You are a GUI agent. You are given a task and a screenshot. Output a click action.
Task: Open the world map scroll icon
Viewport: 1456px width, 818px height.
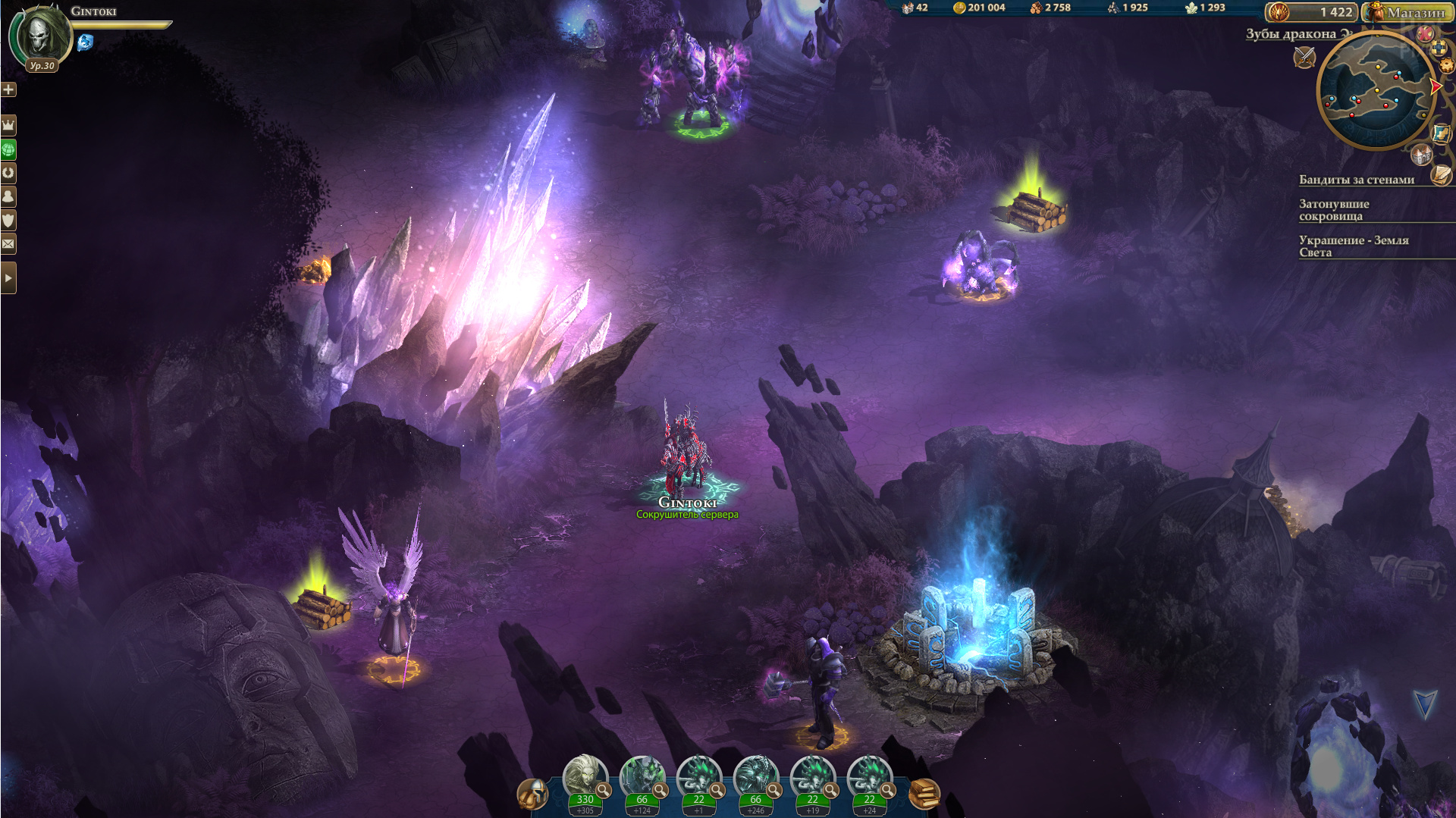point(1440,133)
